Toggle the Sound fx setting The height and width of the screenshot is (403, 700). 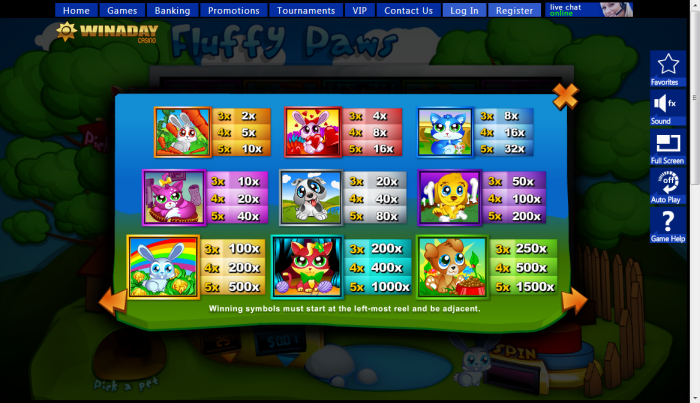pos(667,107)
